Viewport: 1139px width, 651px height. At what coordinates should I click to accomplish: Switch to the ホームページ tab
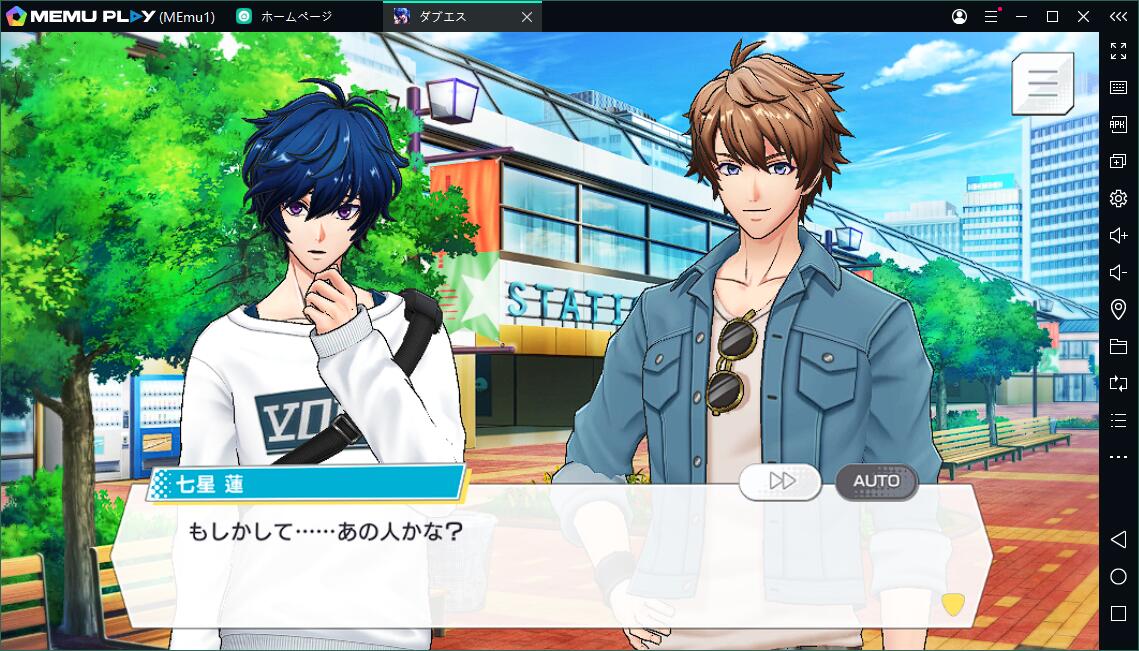(x=296, y=17)
